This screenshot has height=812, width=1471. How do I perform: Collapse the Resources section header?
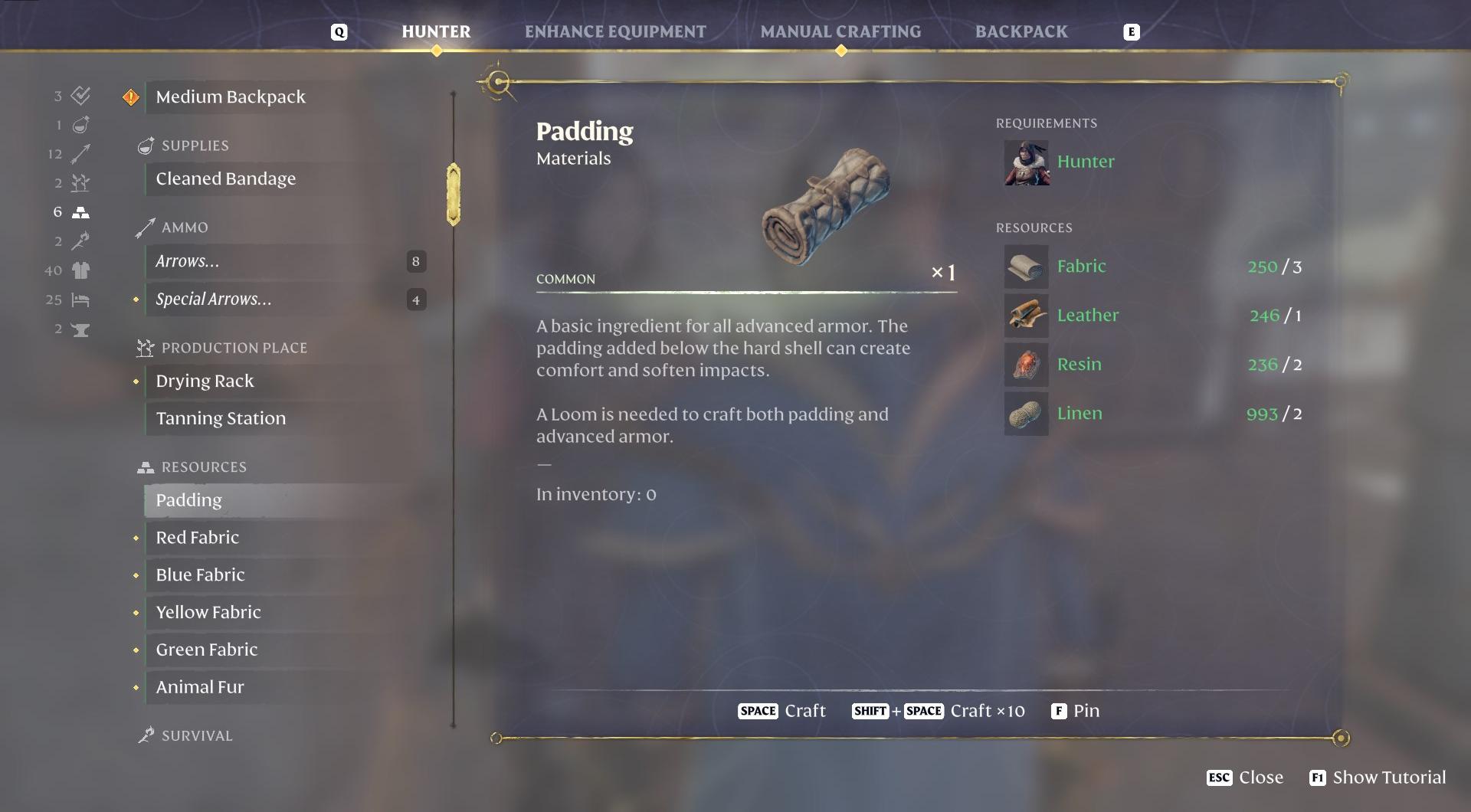(202, 467)
